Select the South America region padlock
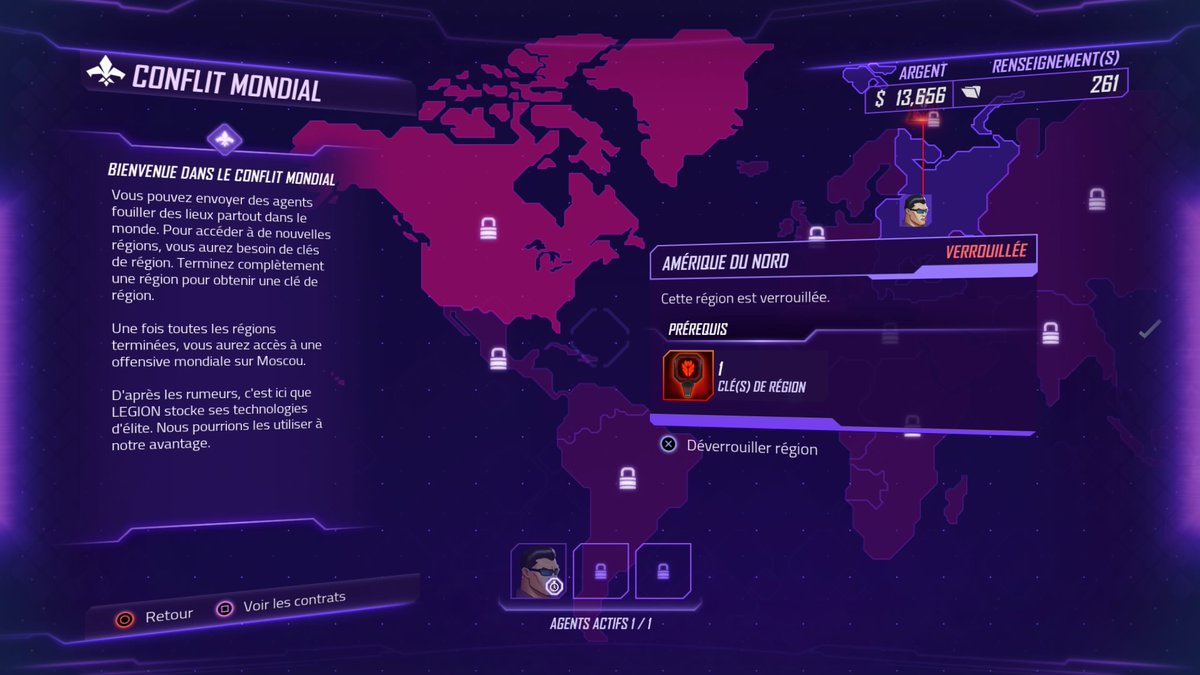The height and width of the screenshot is (675, 1200). tap(627, 478)
